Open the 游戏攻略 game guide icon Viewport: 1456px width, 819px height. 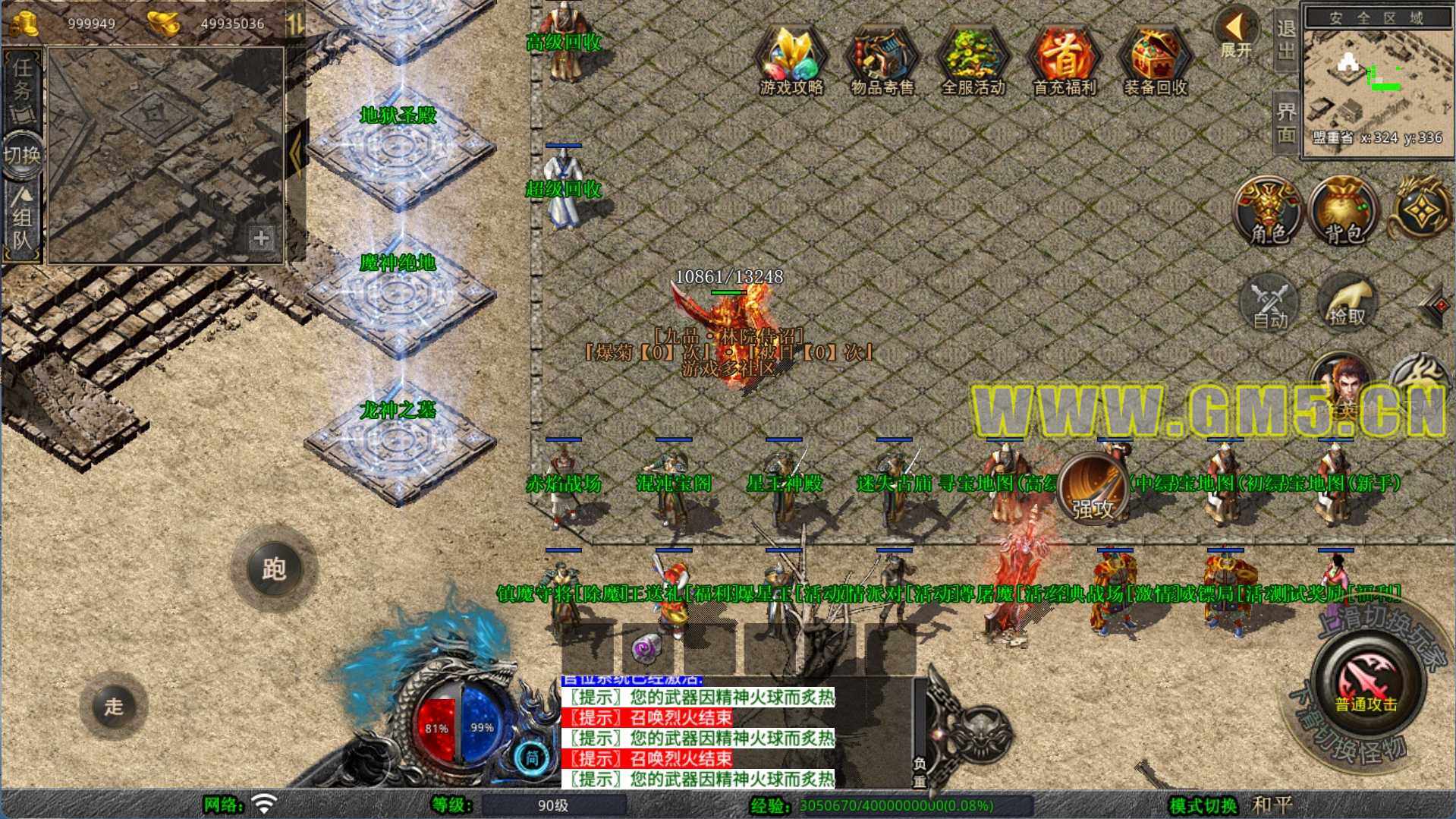pos(791,61)
